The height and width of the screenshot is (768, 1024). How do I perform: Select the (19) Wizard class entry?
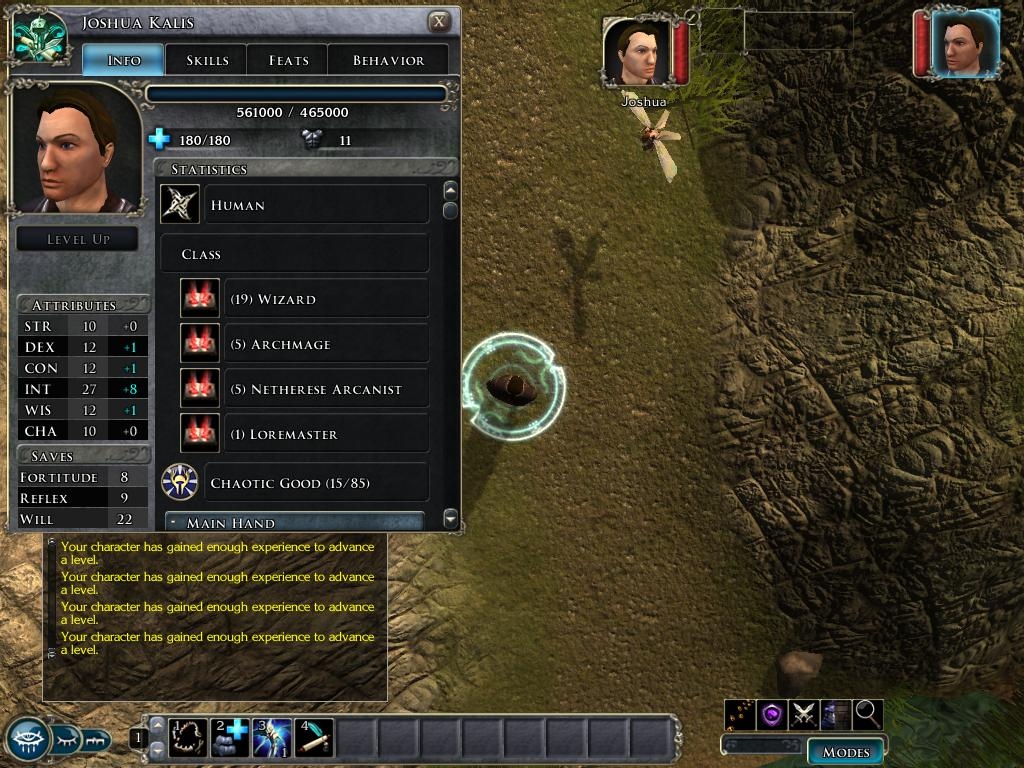coord(325,299)
